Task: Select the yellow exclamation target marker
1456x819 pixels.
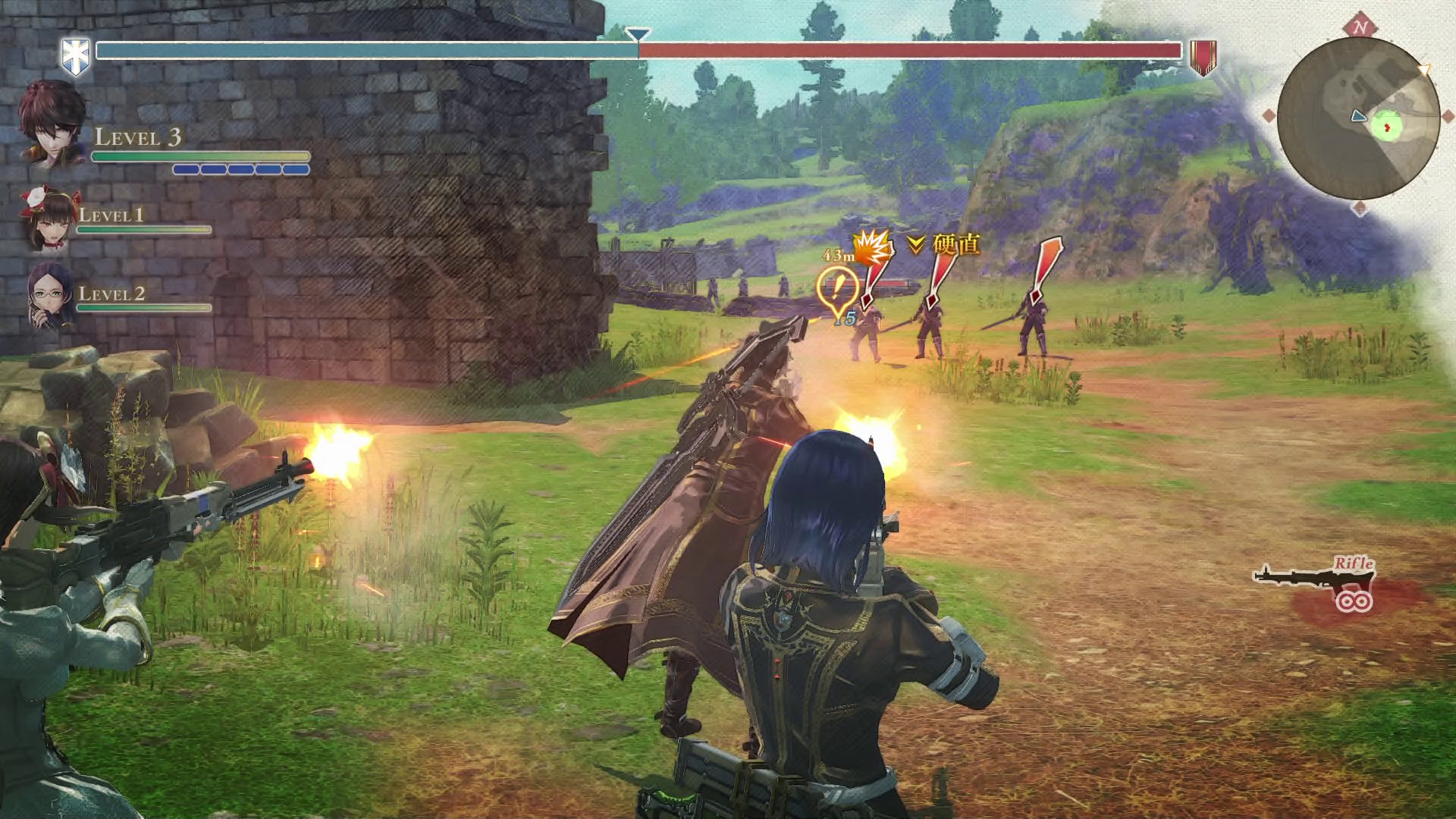Action: pos(837,290)
